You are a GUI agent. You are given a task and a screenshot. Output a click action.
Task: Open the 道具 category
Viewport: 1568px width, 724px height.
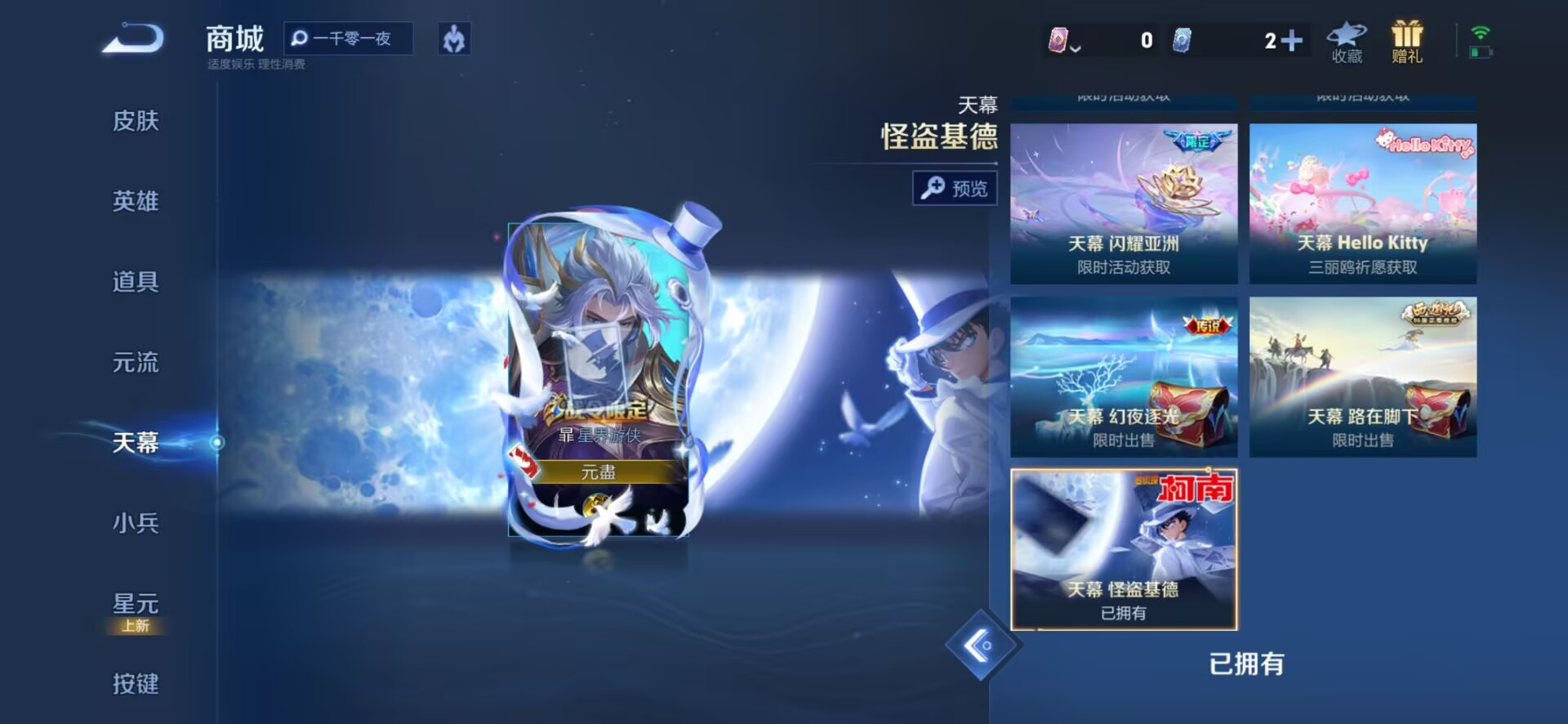point(136,282)
